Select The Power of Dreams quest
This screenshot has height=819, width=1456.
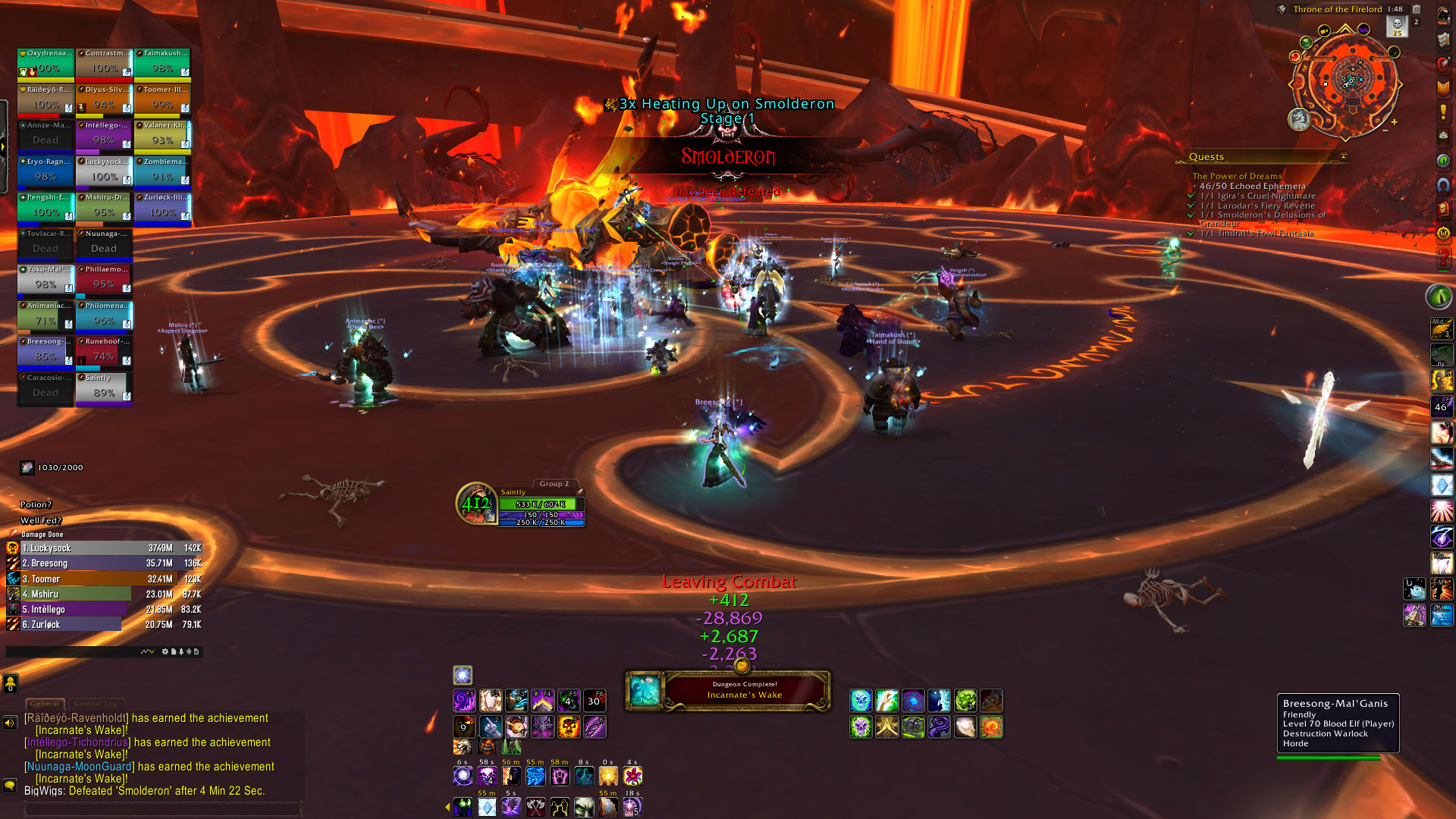[x=1237, y=176]
